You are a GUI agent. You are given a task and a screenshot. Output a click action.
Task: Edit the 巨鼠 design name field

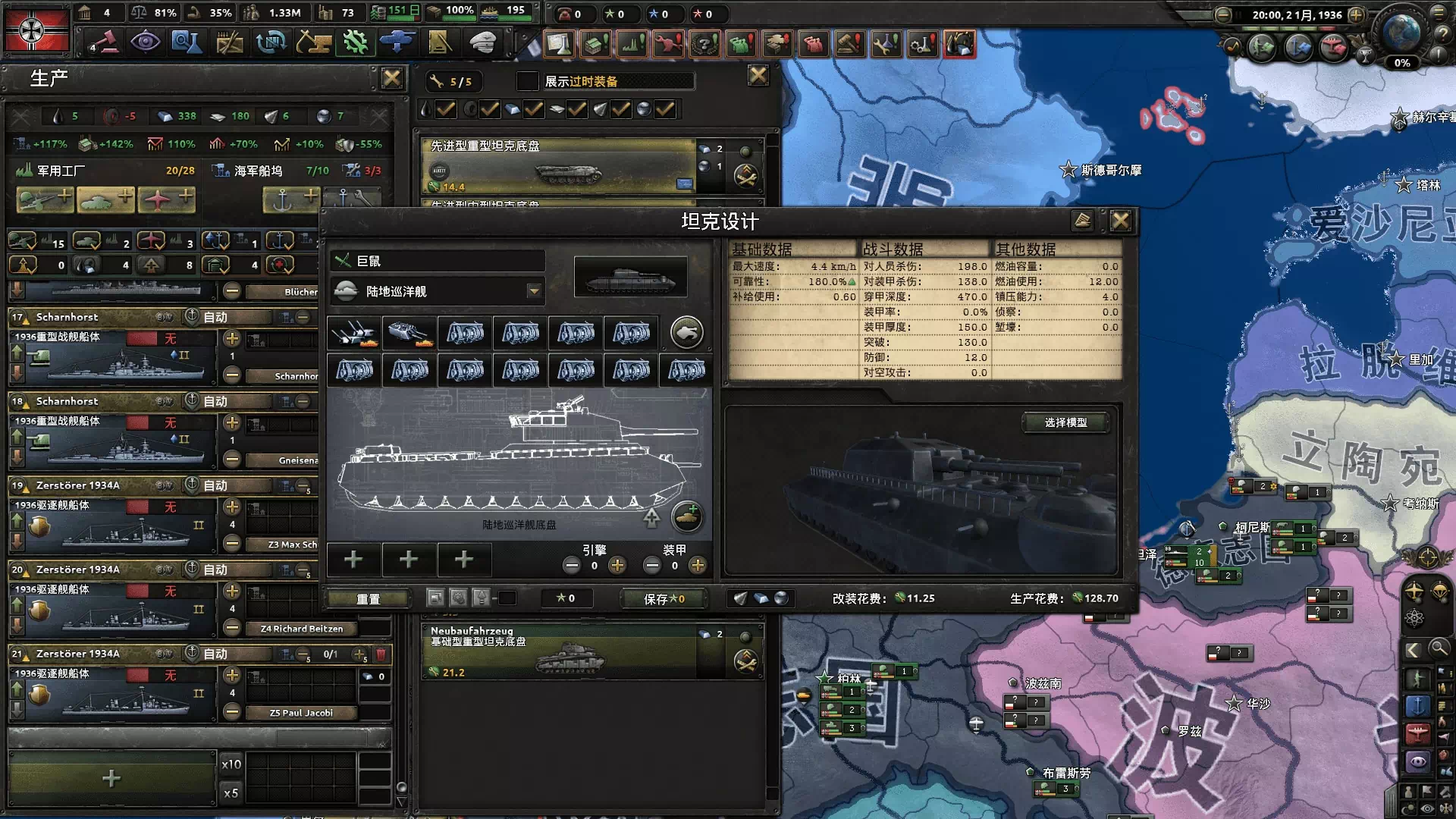(x=447, y=261)
